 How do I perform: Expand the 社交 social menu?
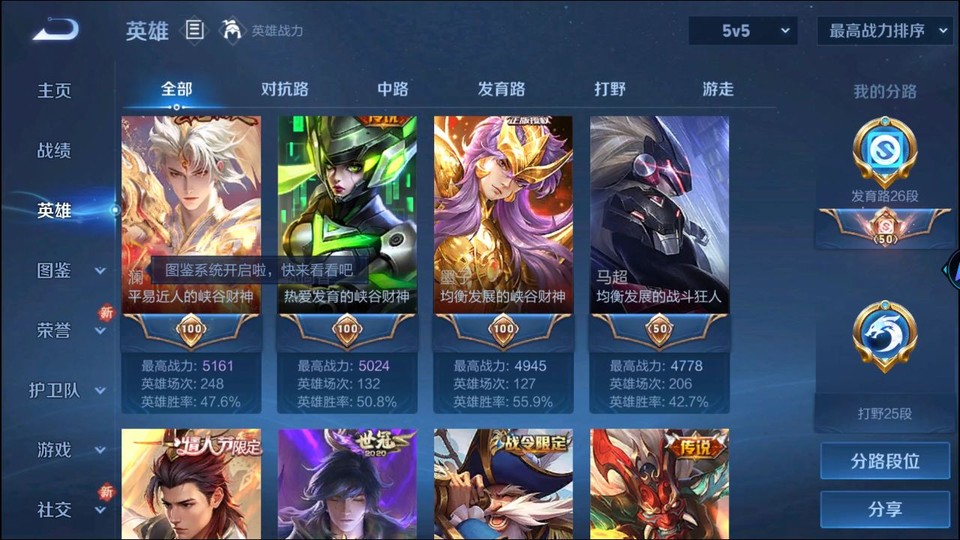tap(68, 510)
